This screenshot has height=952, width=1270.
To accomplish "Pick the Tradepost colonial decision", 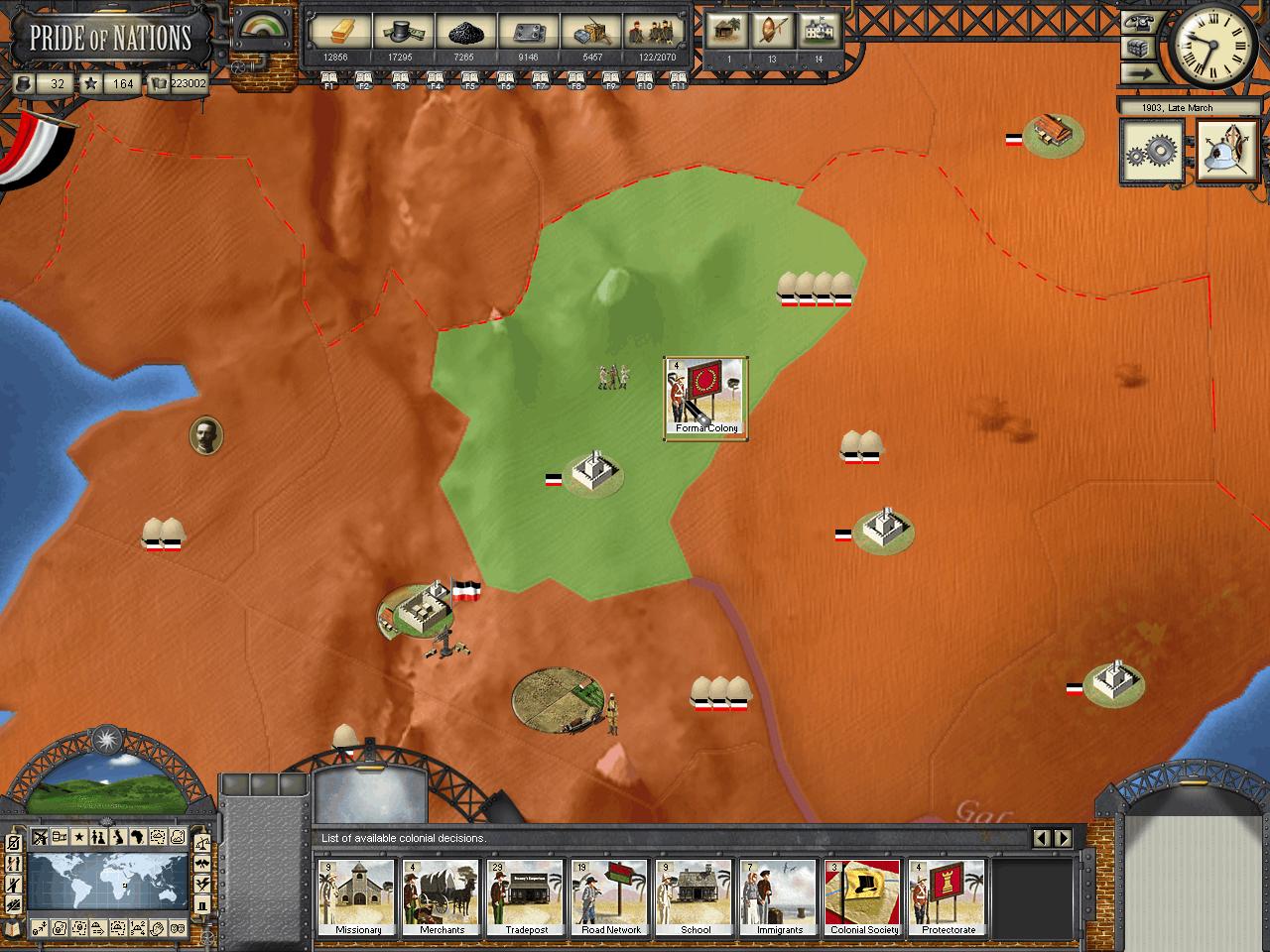I will click(526, 897).
